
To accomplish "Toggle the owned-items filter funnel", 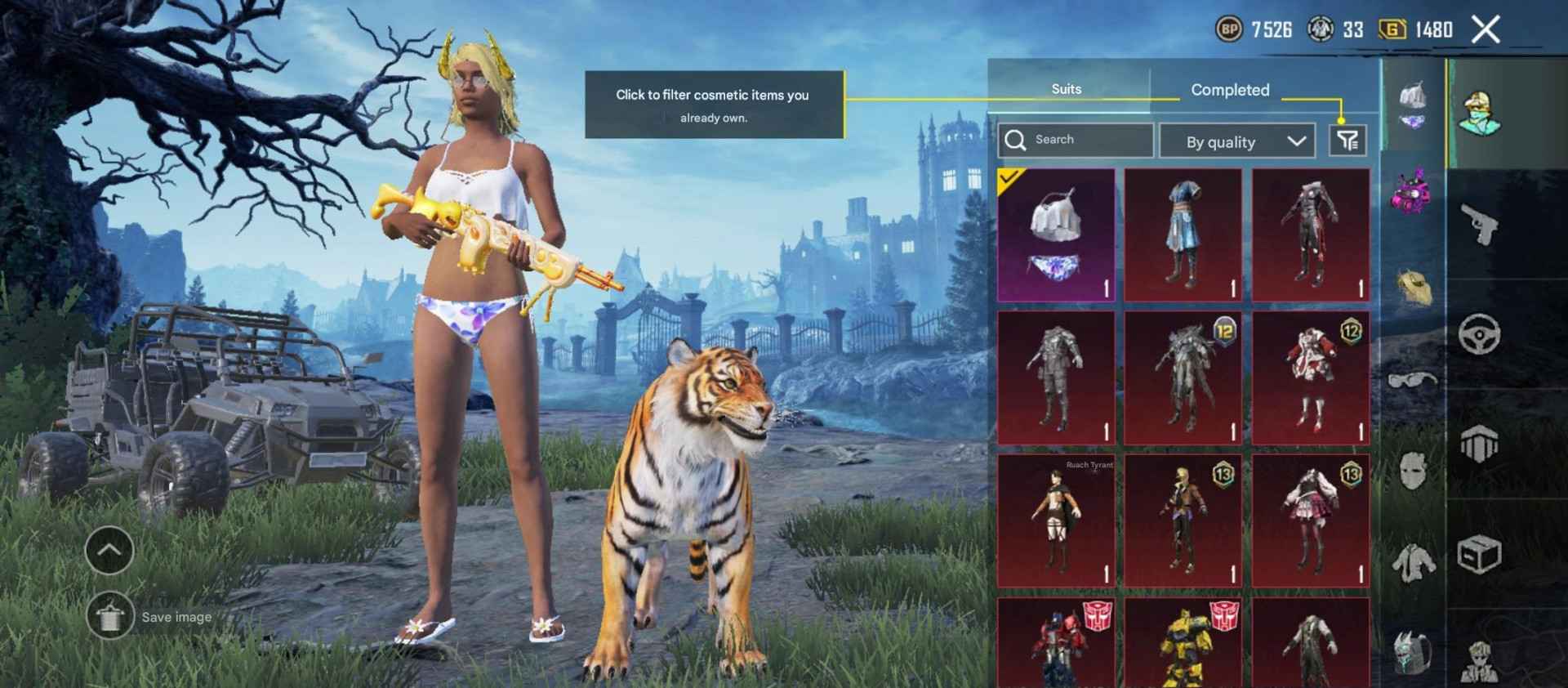I will coord(1349,141).
